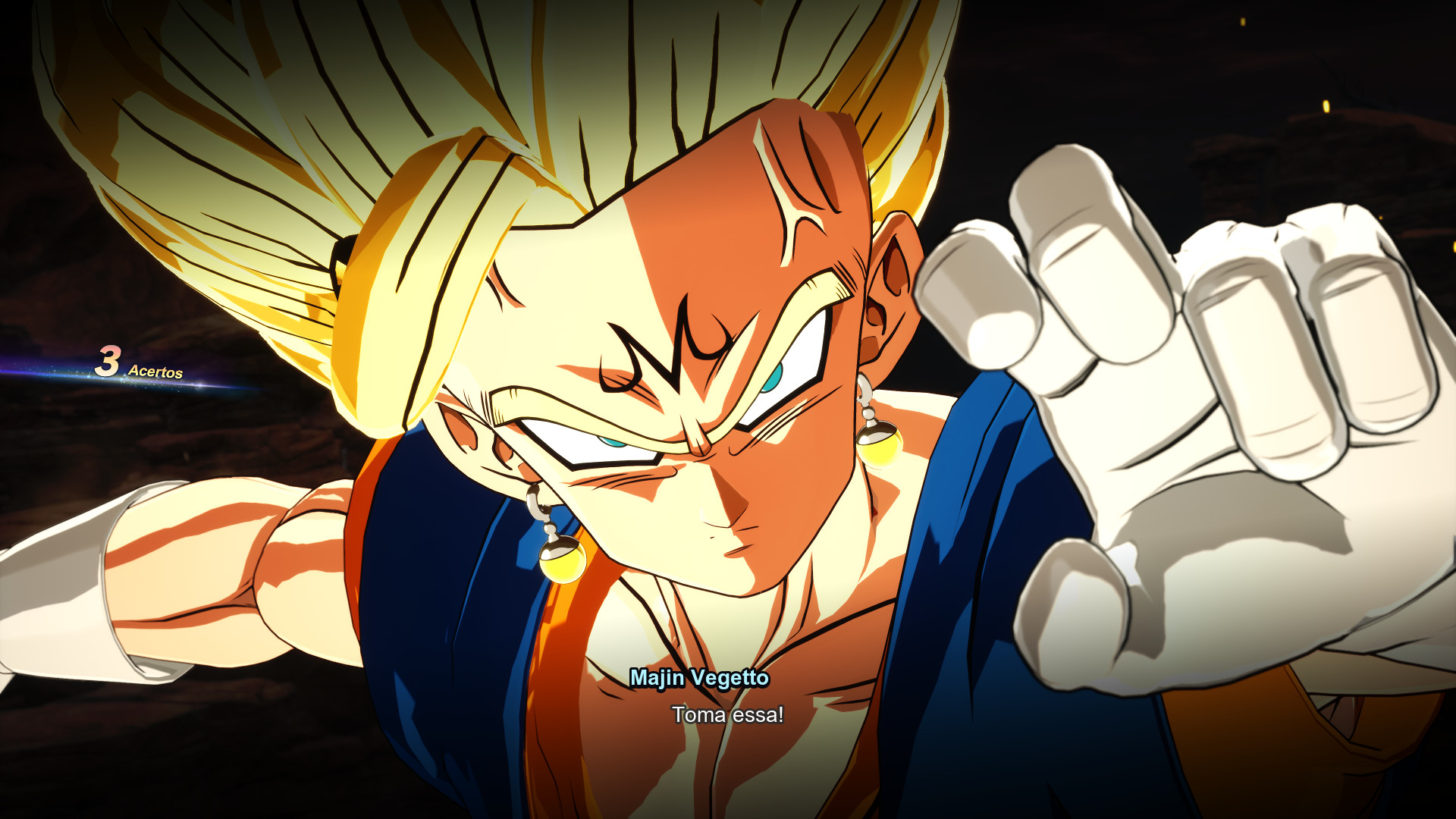This screenshot has height=819, width=1456.
Task: Click the "Acertos" combo label text
Action: click(155, 372)
